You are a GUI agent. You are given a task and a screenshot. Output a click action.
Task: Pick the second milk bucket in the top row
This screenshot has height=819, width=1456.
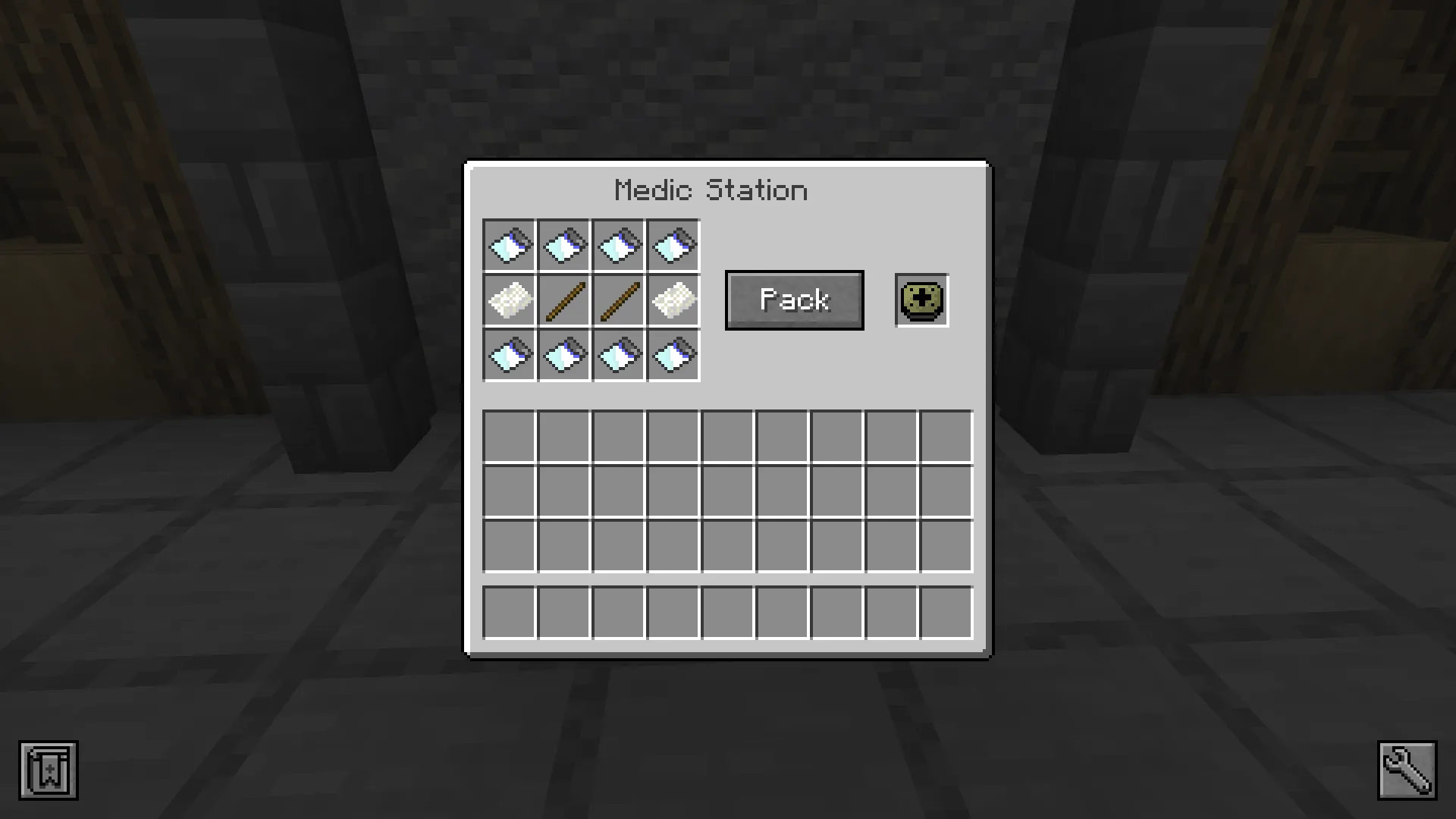point(563,244)
